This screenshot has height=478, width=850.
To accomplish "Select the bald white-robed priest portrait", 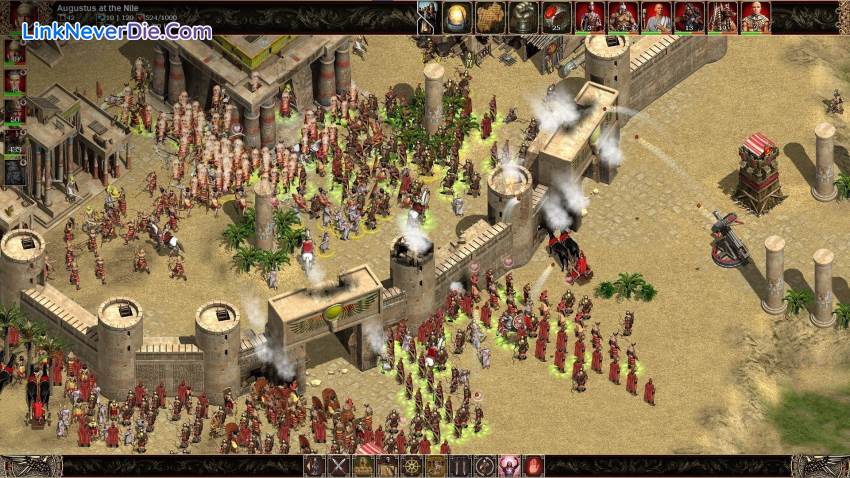I will tap(656, 16).
